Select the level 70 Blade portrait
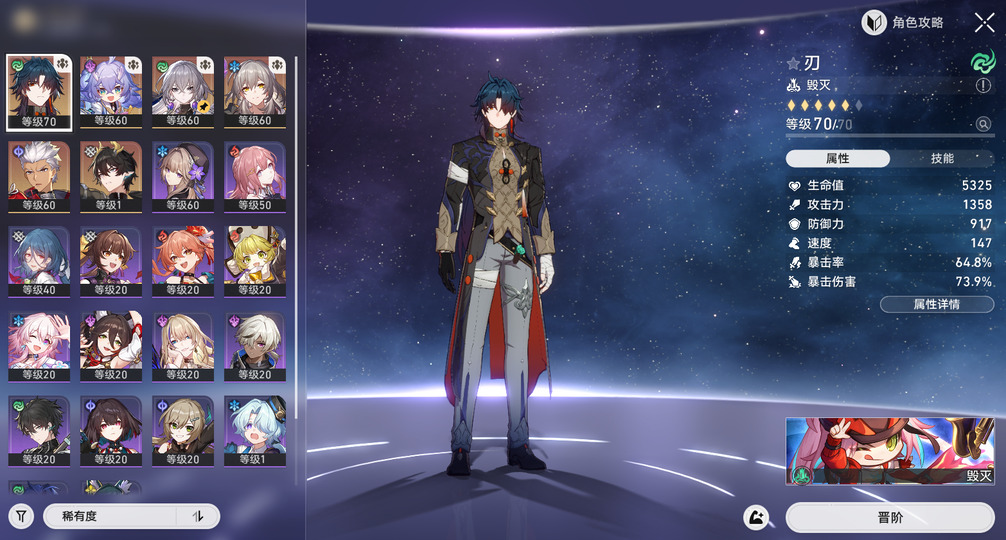 39,92
